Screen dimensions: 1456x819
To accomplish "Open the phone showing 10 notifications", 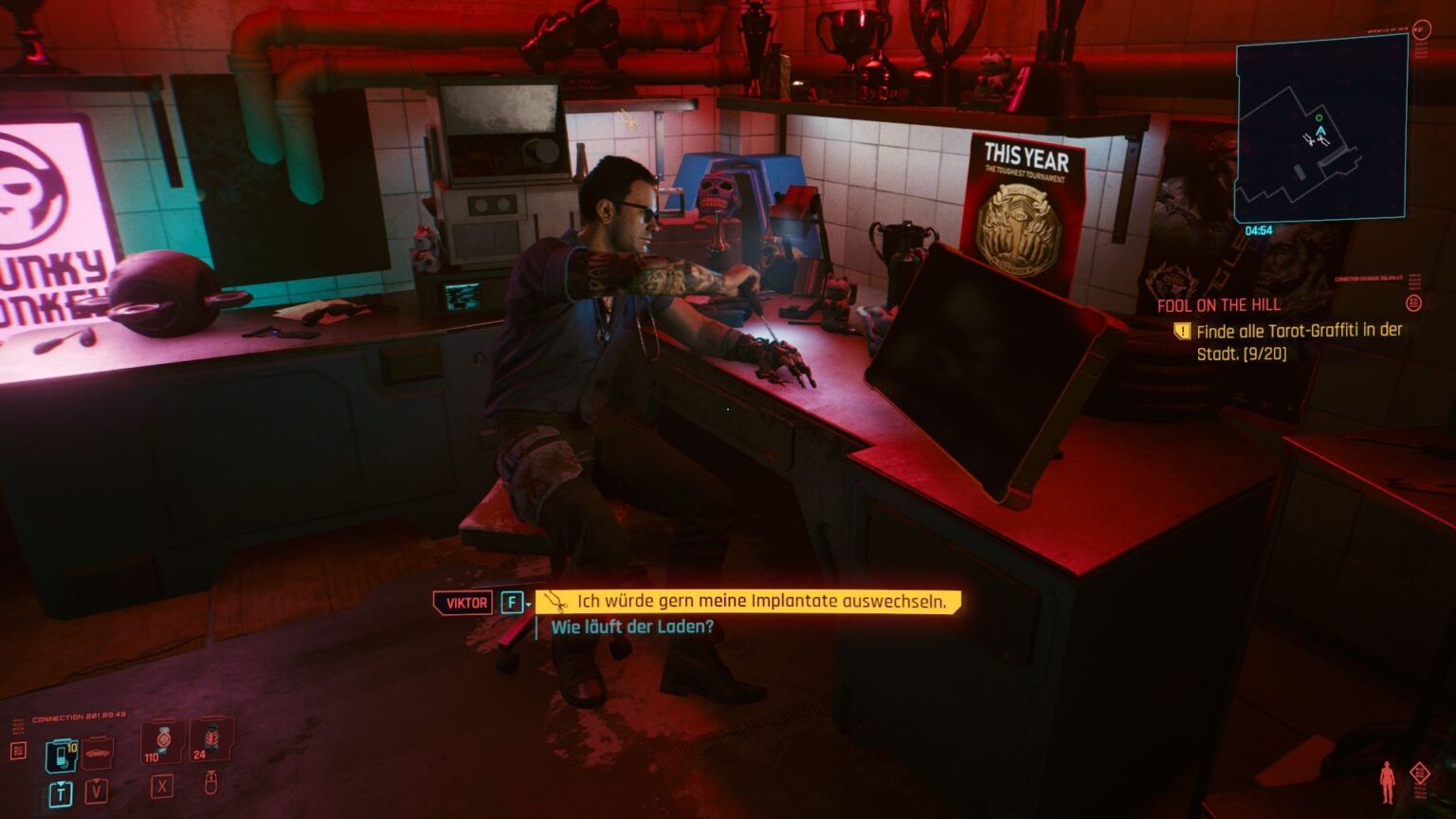I will pos(61,755).
